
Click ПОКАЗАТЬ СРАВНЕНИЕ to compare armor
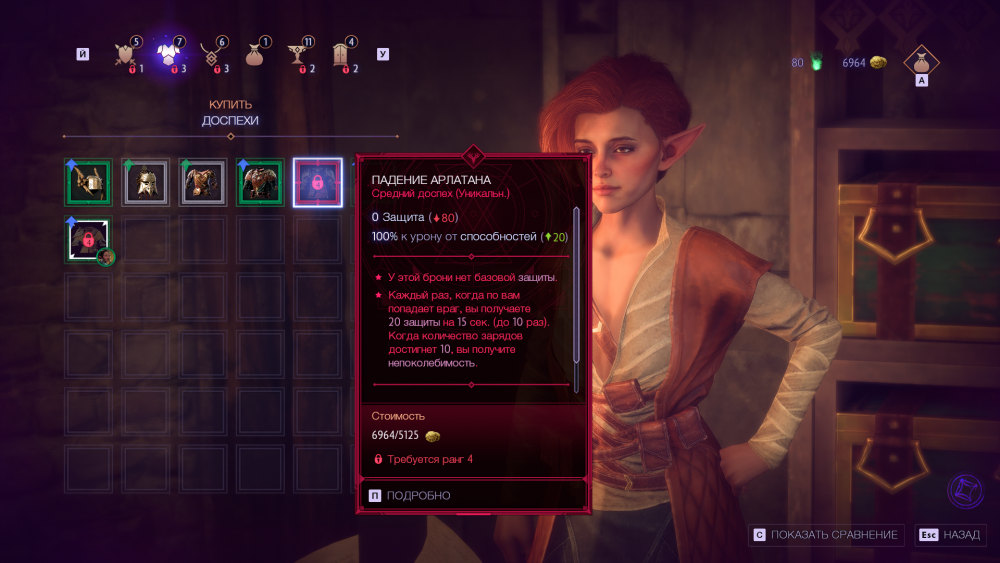pyautogui.click(x=827, y=535)
